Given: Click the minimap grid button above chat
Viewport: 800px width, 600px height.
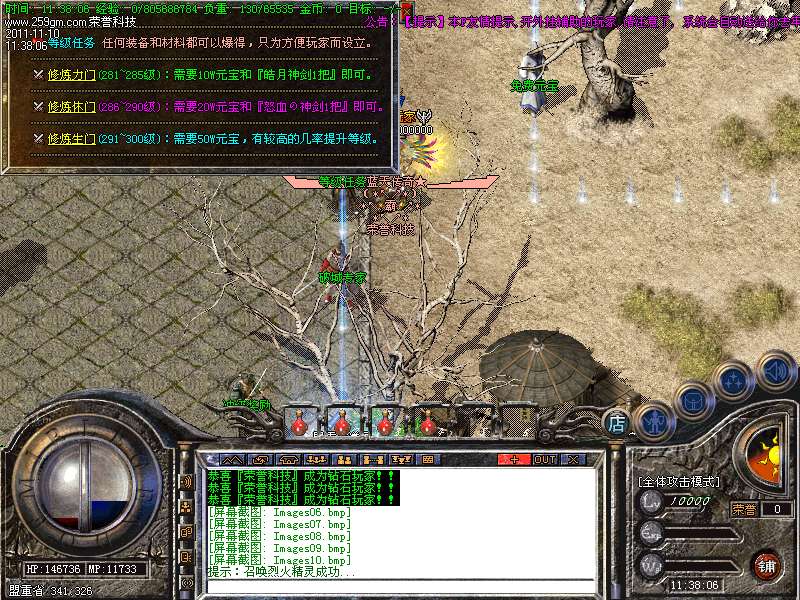Looking at the screenshot, I should 427,459.
